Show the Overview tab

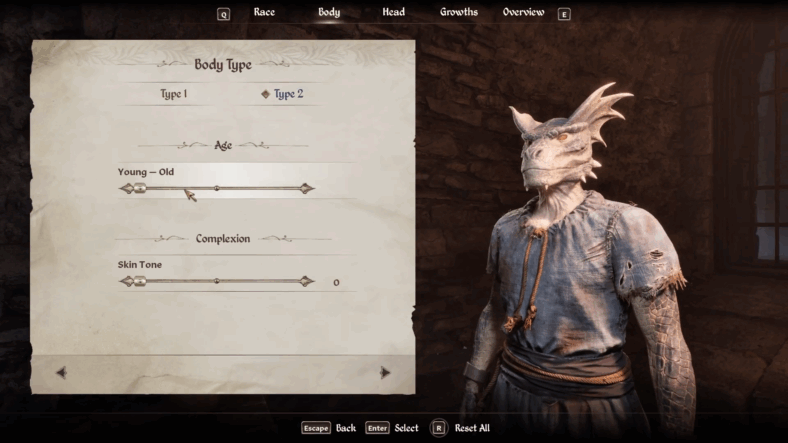(x=523, y=12)
